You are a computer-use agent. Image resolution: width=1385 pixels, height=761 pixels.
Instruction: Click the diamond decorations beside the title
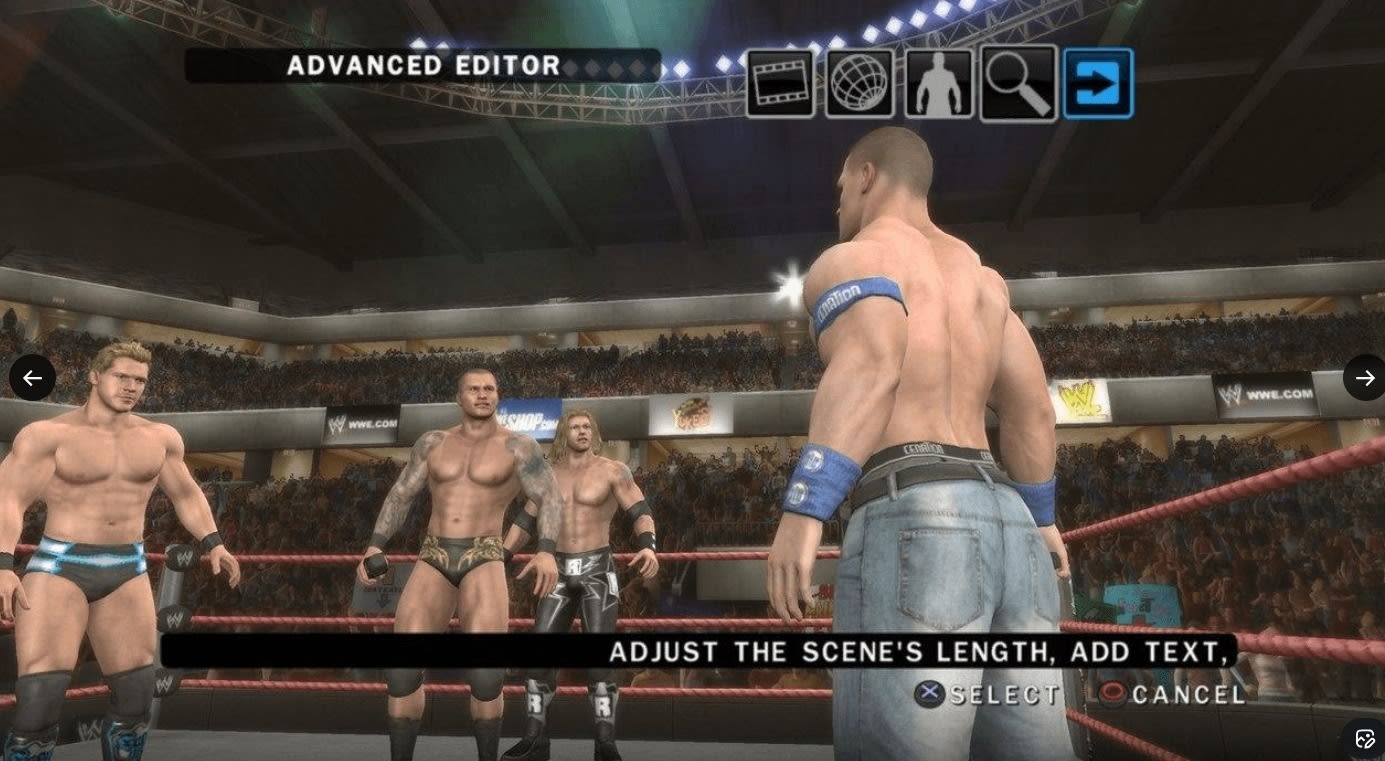[610, 67]
